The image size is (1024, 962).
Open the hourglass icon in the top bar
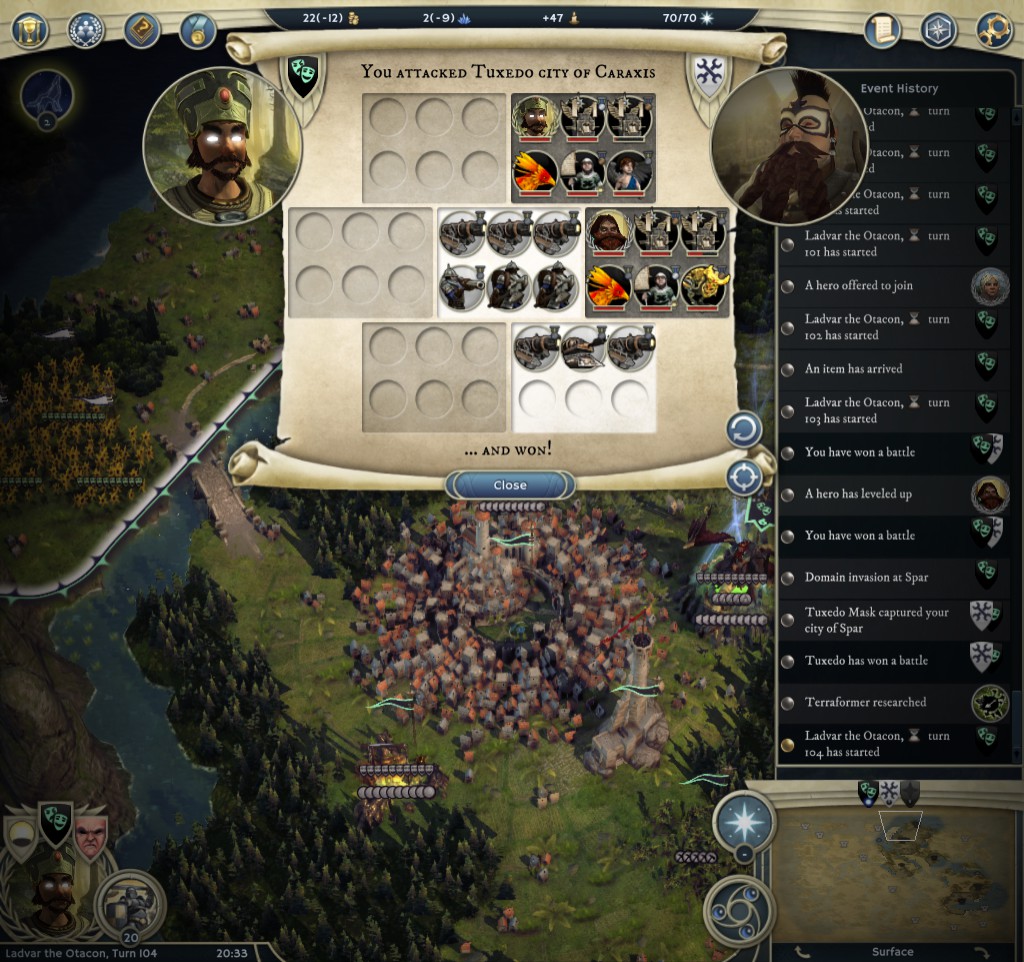pyautogui.click(x=31, y=30)
